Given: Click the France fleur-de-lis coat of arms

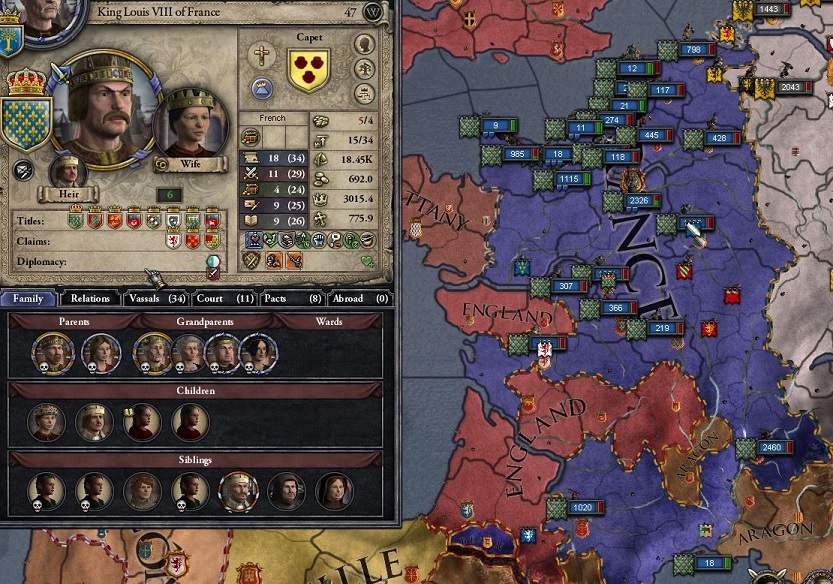Looking at the screenshot, I should (x=26, y=123).
